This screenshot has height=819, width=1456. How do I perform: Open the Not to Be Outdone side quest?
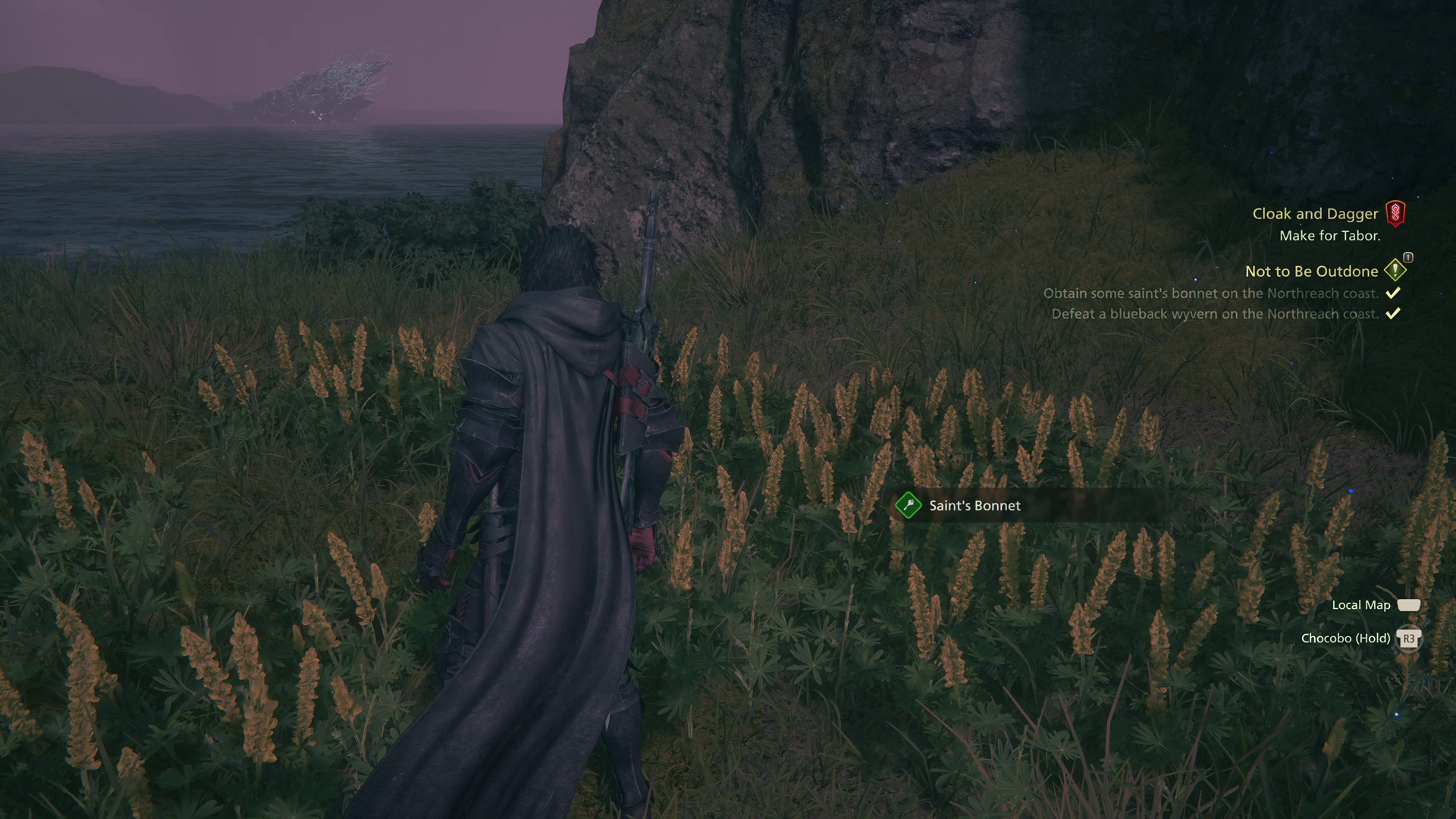point(1311,271)
